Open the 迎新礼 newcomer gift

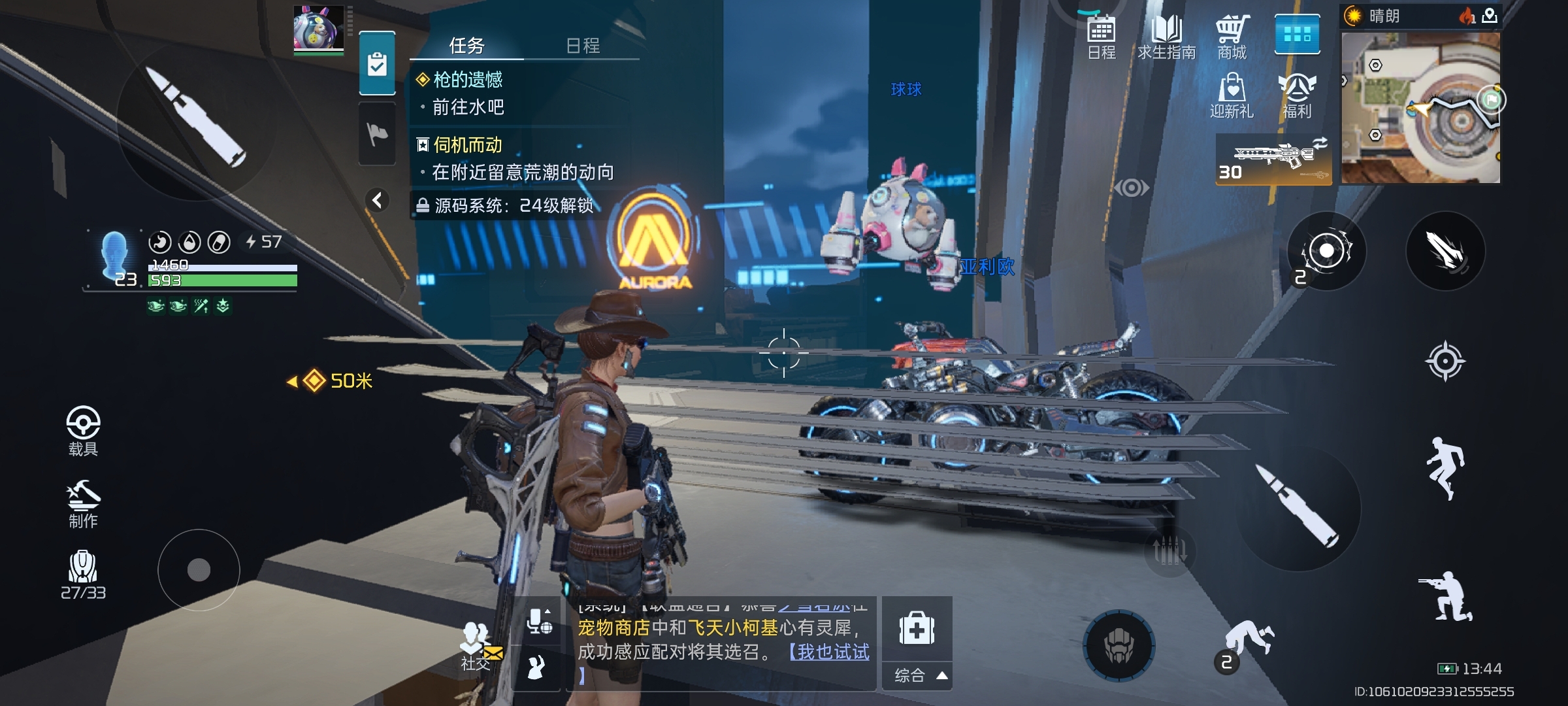click(x=1232, y=95)
